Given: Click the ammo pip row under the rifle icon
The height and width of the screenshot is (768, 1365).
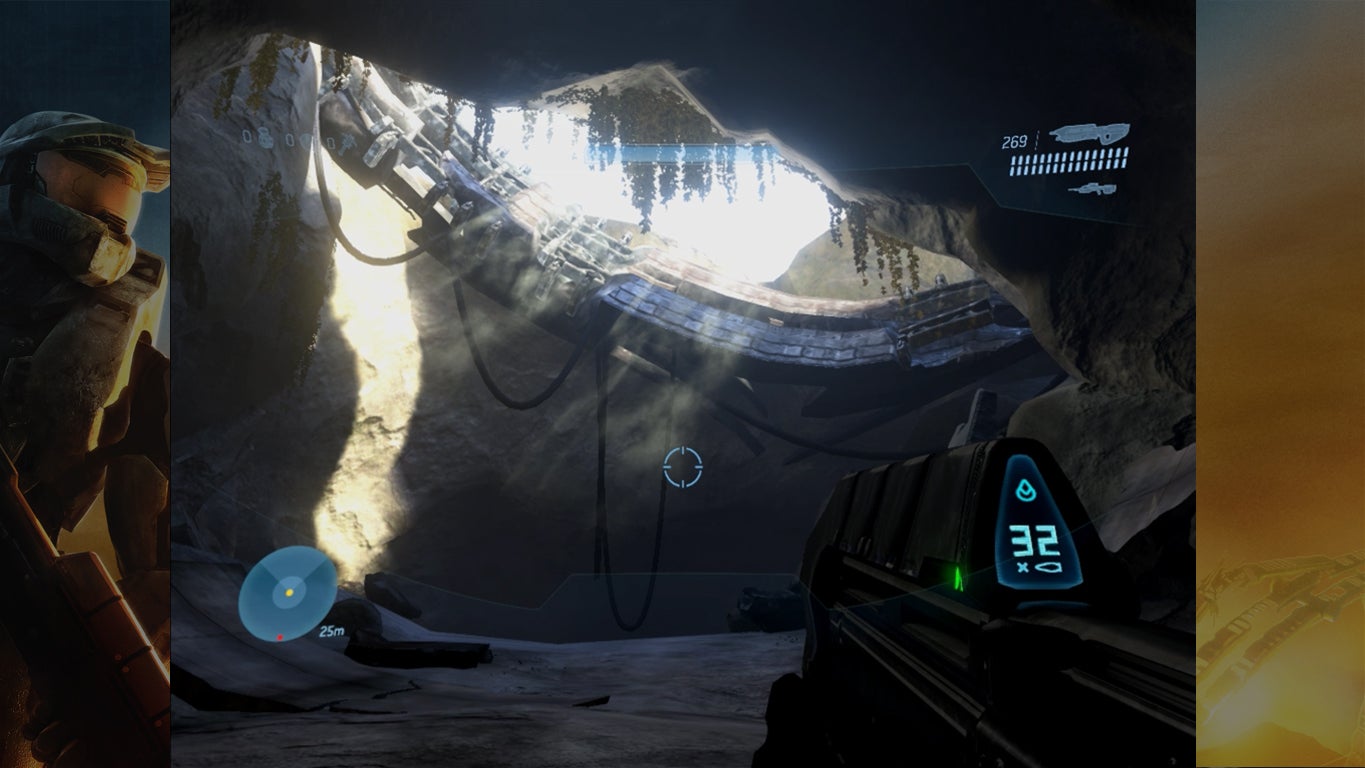Looking at the screenshot, I should (1068, 162).
